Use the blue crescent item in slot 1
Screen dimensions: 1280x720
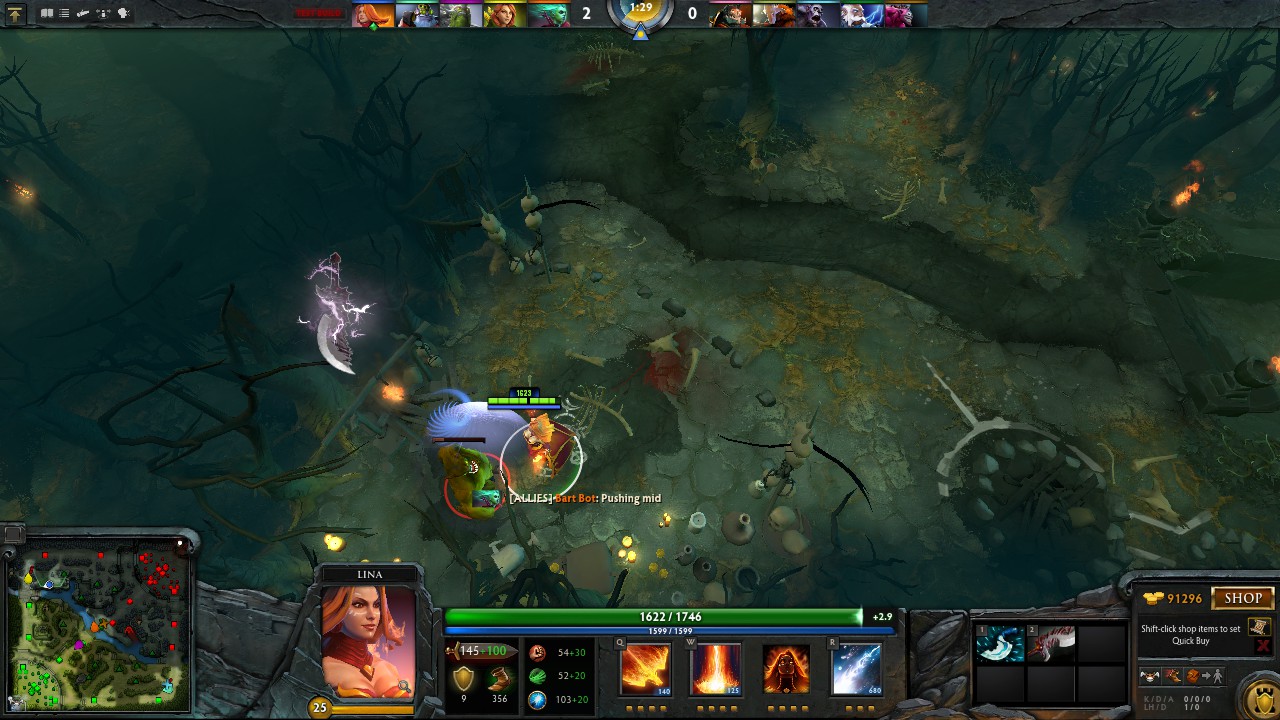click(1000, 645)
